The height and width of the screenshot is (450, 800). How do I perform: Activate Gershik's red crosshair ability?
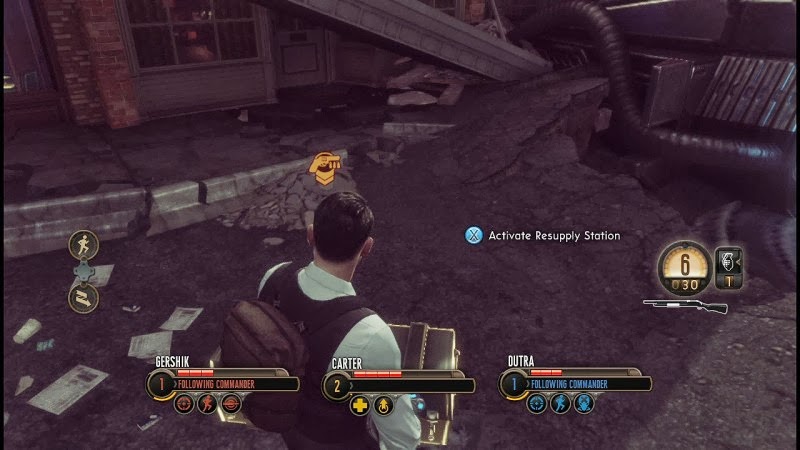tap(183, 405)
